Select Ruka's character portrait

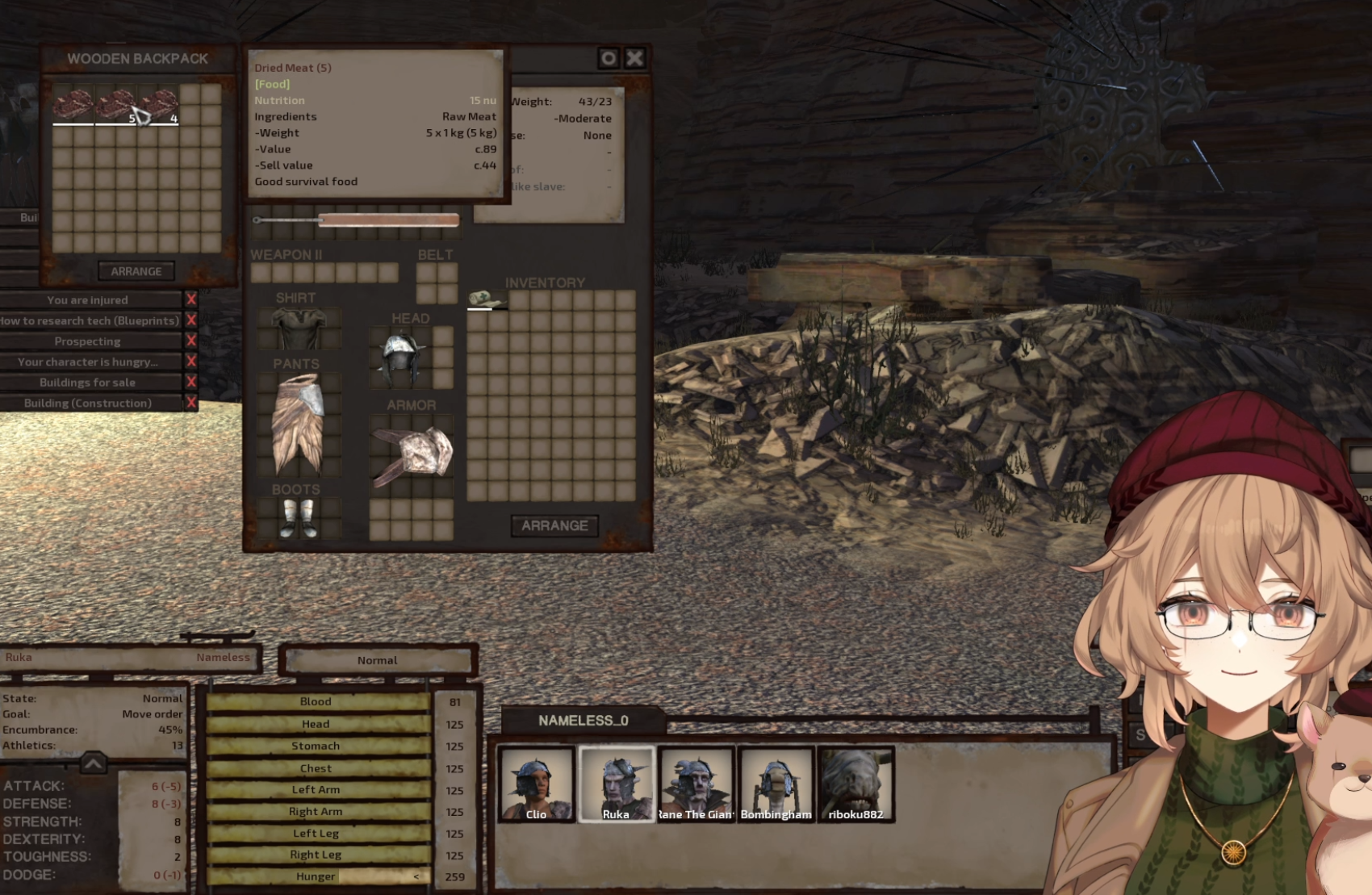[616, 784]
